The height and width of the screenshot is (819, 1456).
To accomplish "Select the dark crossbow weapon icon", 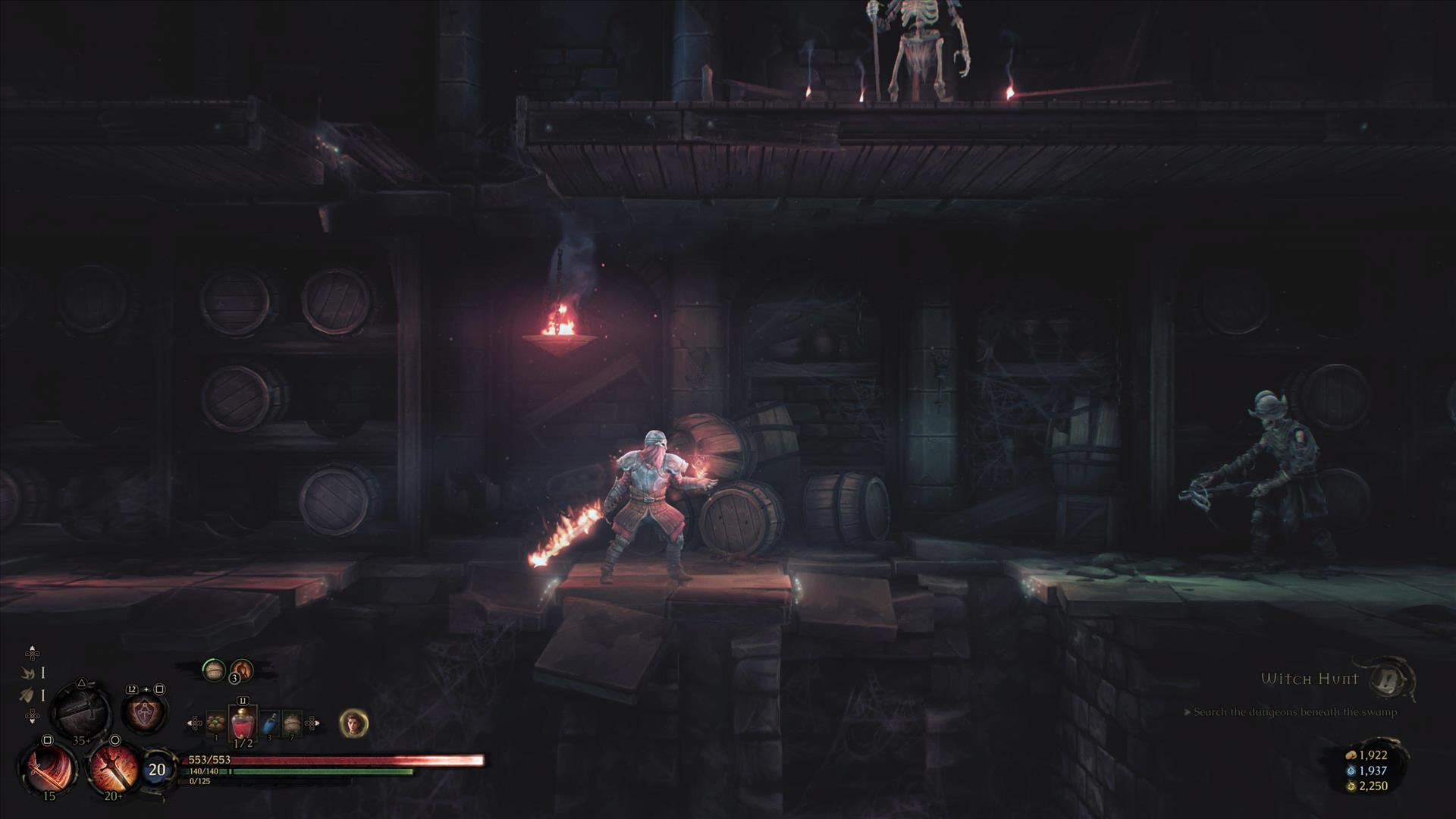I will 81,710.
